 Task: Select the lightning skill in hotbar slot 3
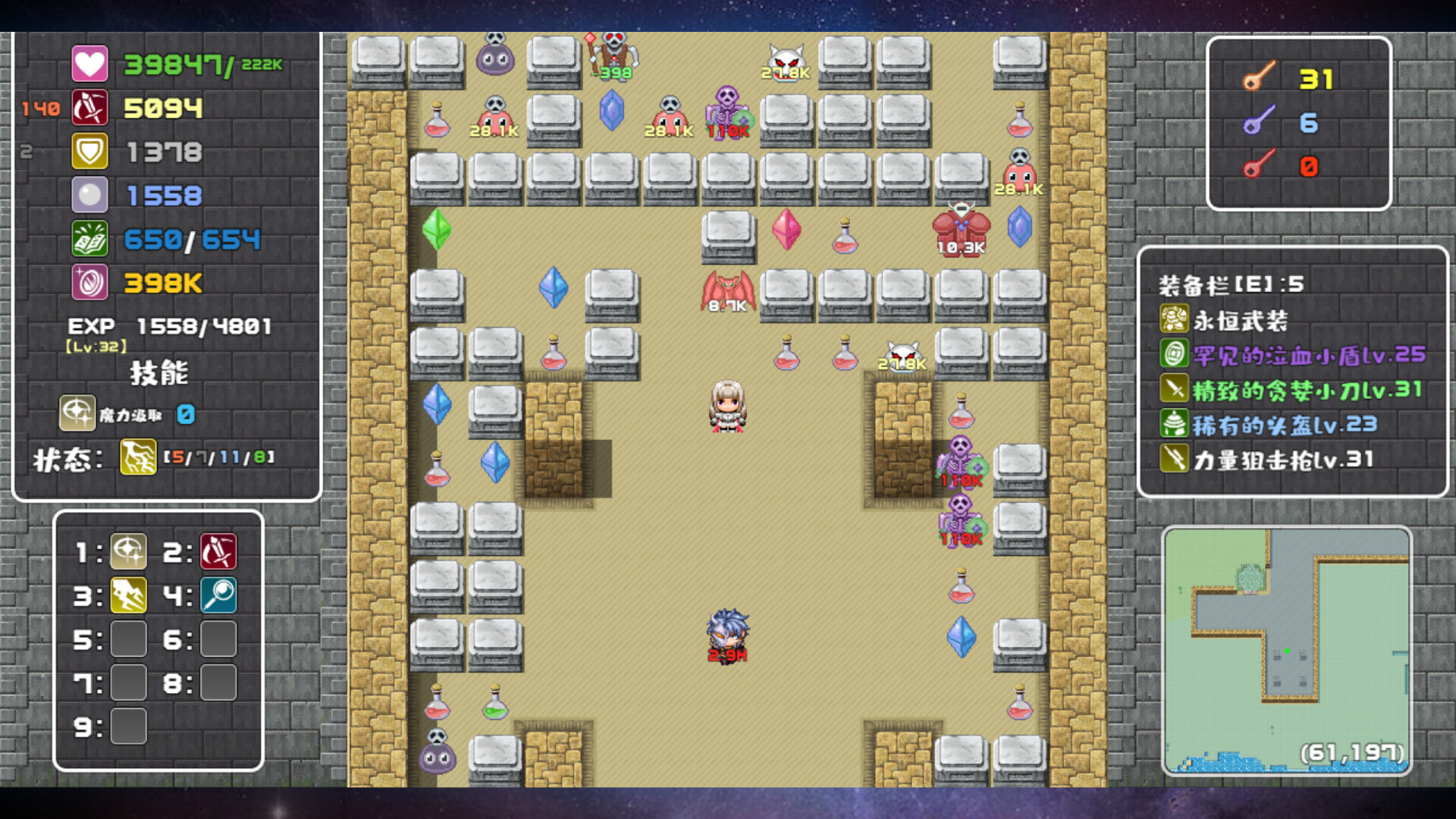tap(127, 596)
